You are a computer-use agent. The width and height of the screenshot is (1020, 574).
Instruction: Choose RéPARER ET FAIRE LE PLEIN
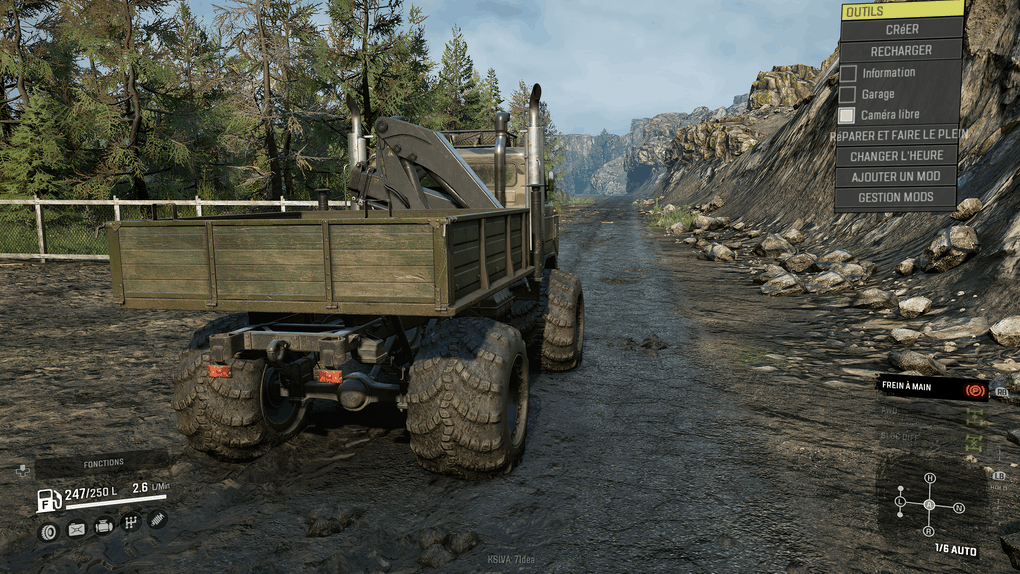(897, 135)
